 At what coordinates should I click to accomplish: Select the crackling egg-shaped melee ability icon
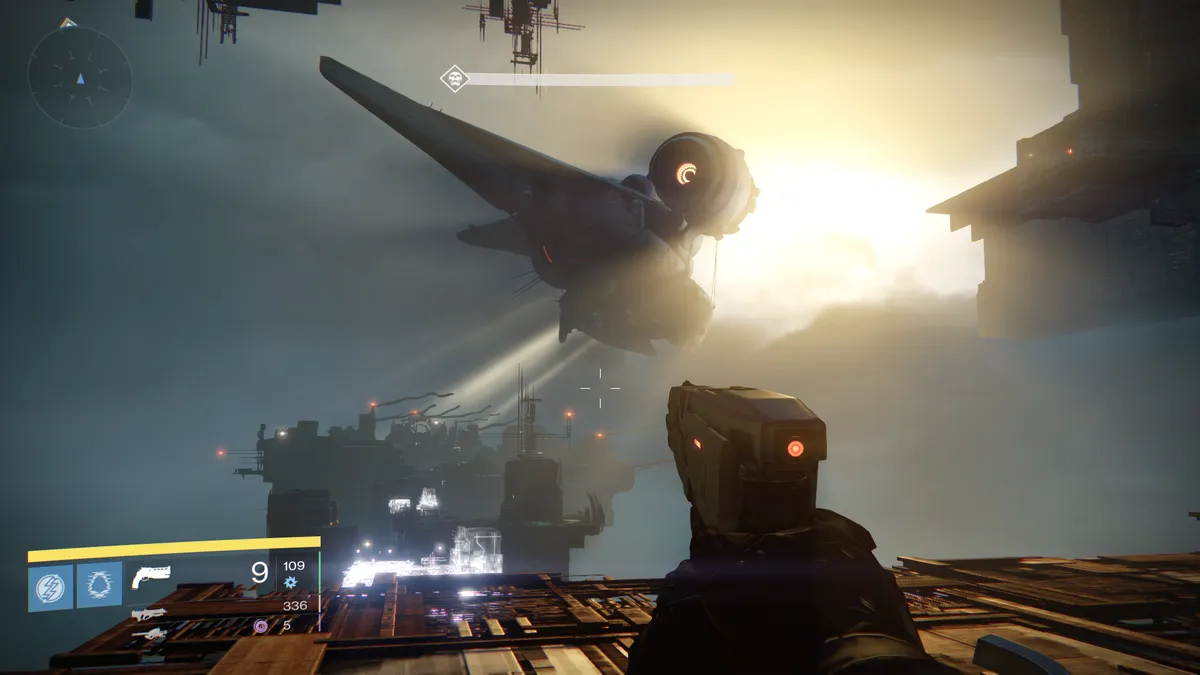click(x=100, y=585)
